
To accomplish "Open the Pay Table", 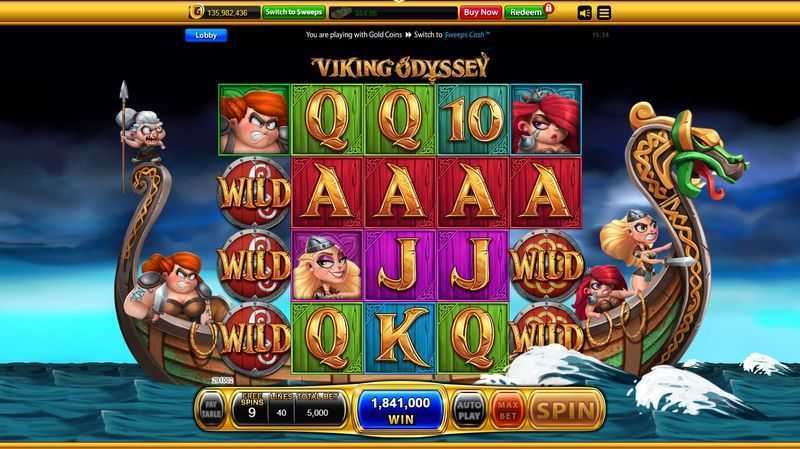I will coord(211,410).
